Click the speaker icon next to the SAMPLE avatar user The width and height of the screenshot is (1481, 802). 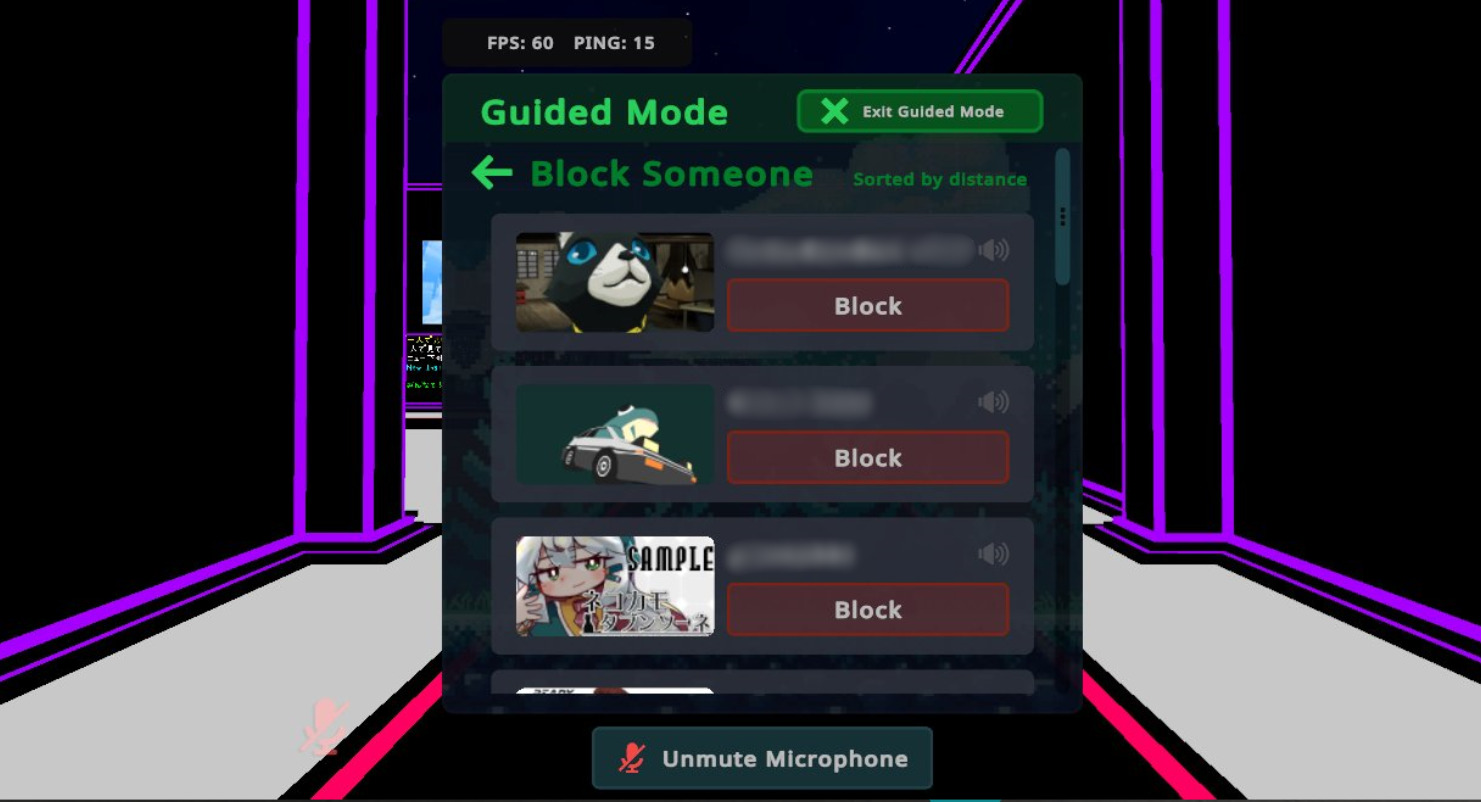(995, 554)
